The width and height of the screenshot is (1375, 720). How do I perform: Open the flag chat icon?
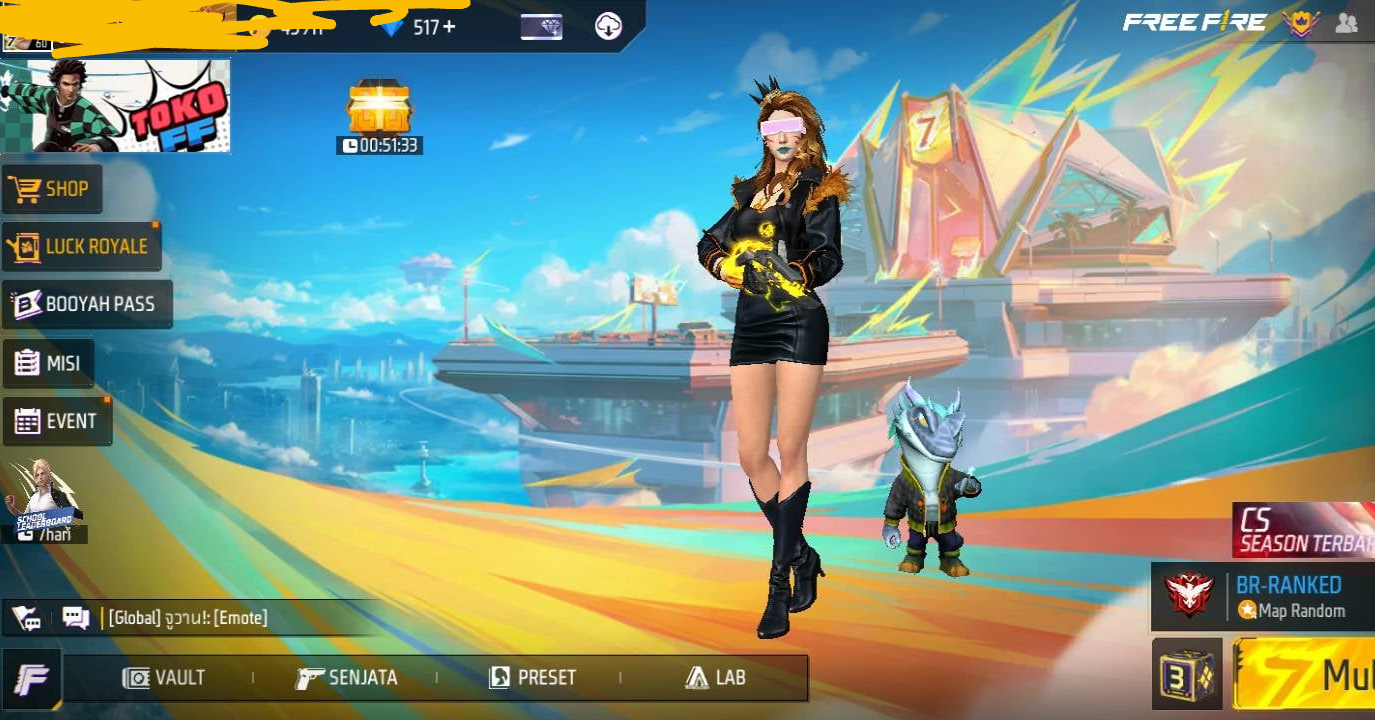click(27, 618)
